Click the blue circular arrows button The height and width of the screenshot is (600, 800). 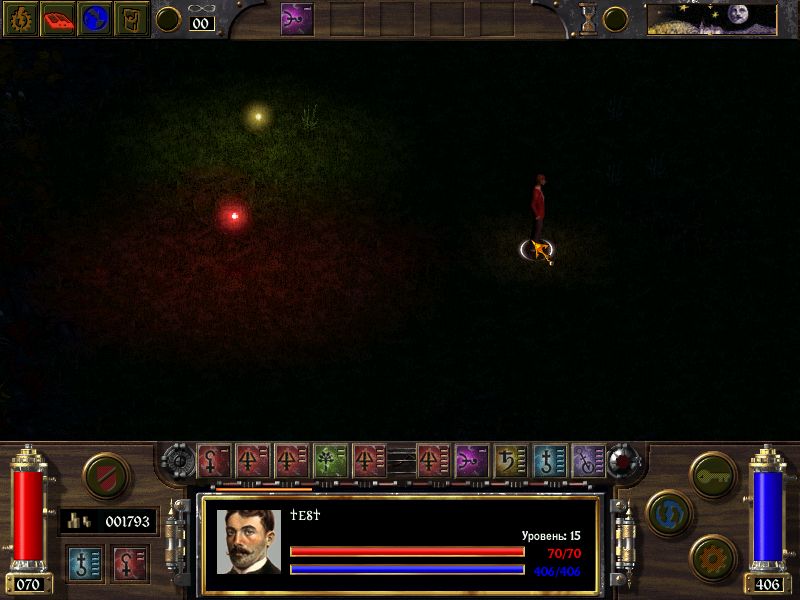669,512
